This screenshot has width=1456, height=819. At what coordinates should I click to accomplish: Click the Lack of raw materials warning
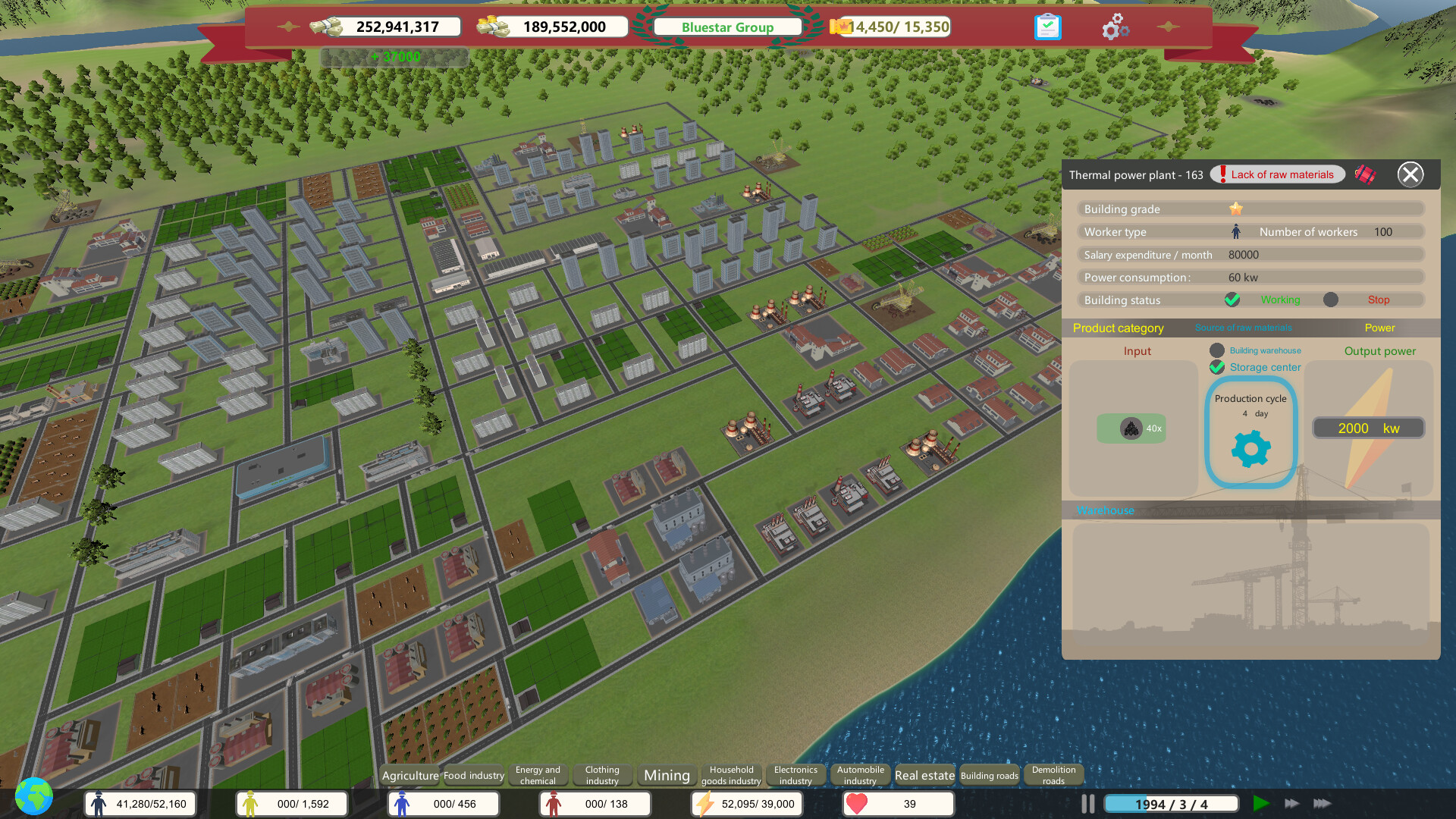[1277, 174]
